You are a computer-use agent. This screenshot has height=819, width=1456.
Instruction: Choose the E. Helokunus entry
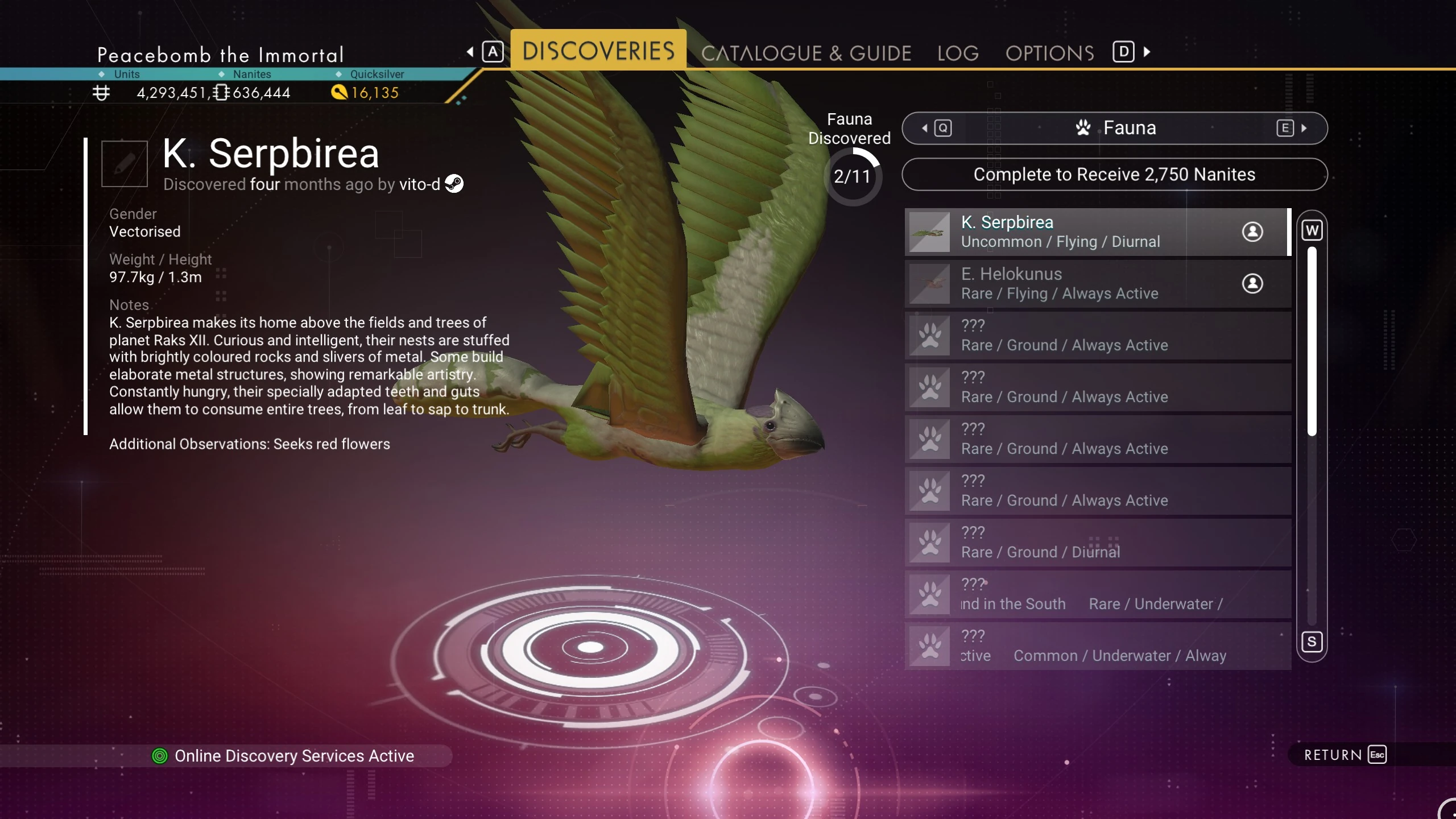[x=1097, y=284]
